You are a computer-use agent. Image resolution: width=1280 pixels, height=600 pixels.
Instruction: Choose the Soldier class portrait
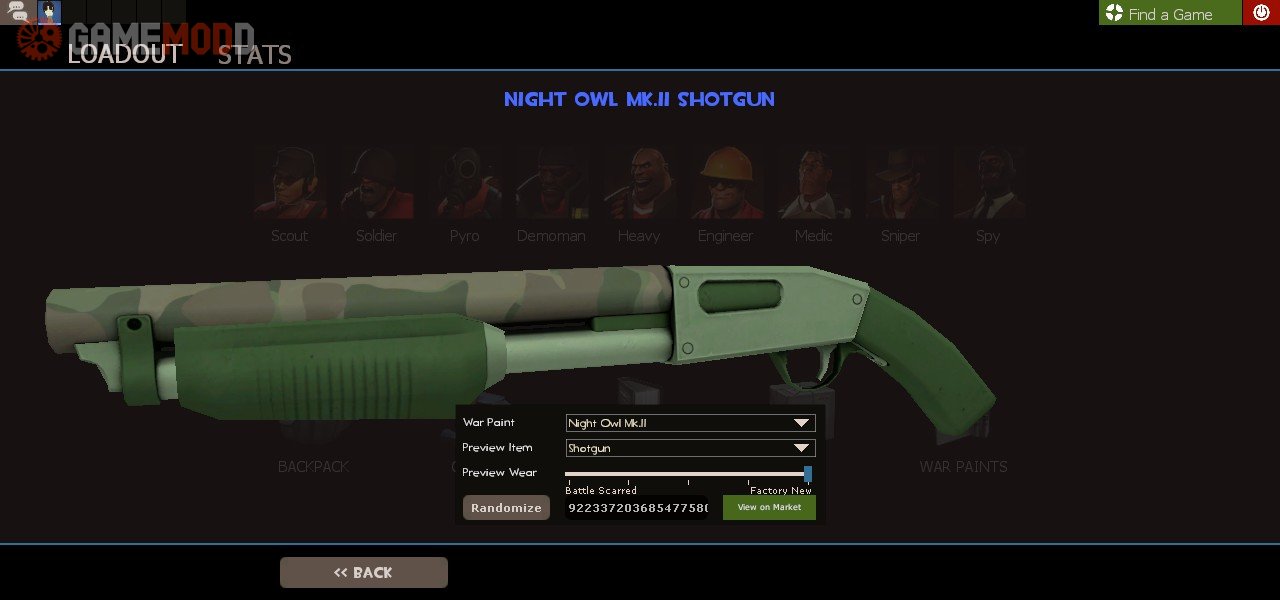pos(376,185)
